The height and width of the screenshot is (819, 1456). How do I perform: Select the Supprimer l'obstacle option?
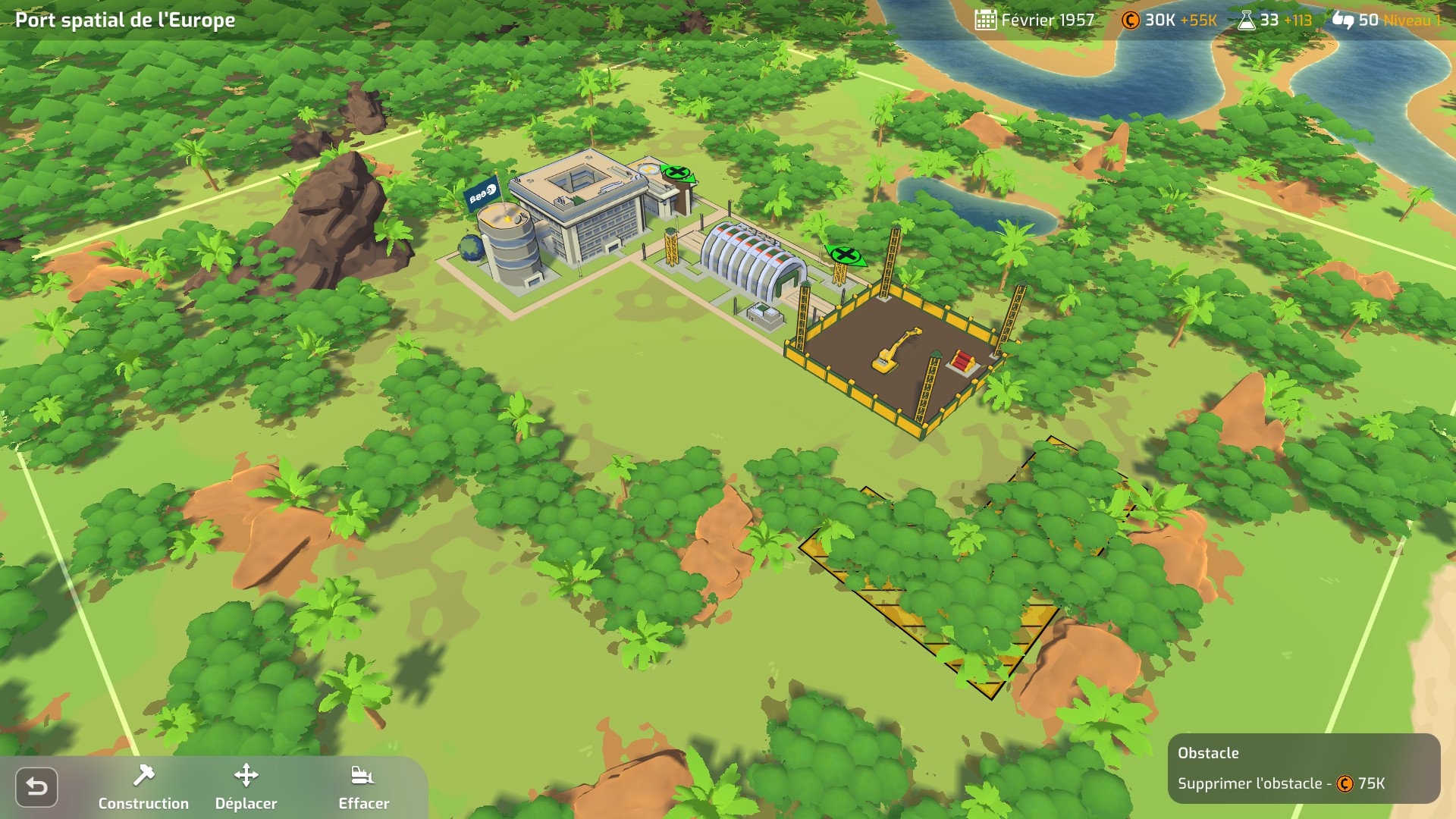(1281, 783)
